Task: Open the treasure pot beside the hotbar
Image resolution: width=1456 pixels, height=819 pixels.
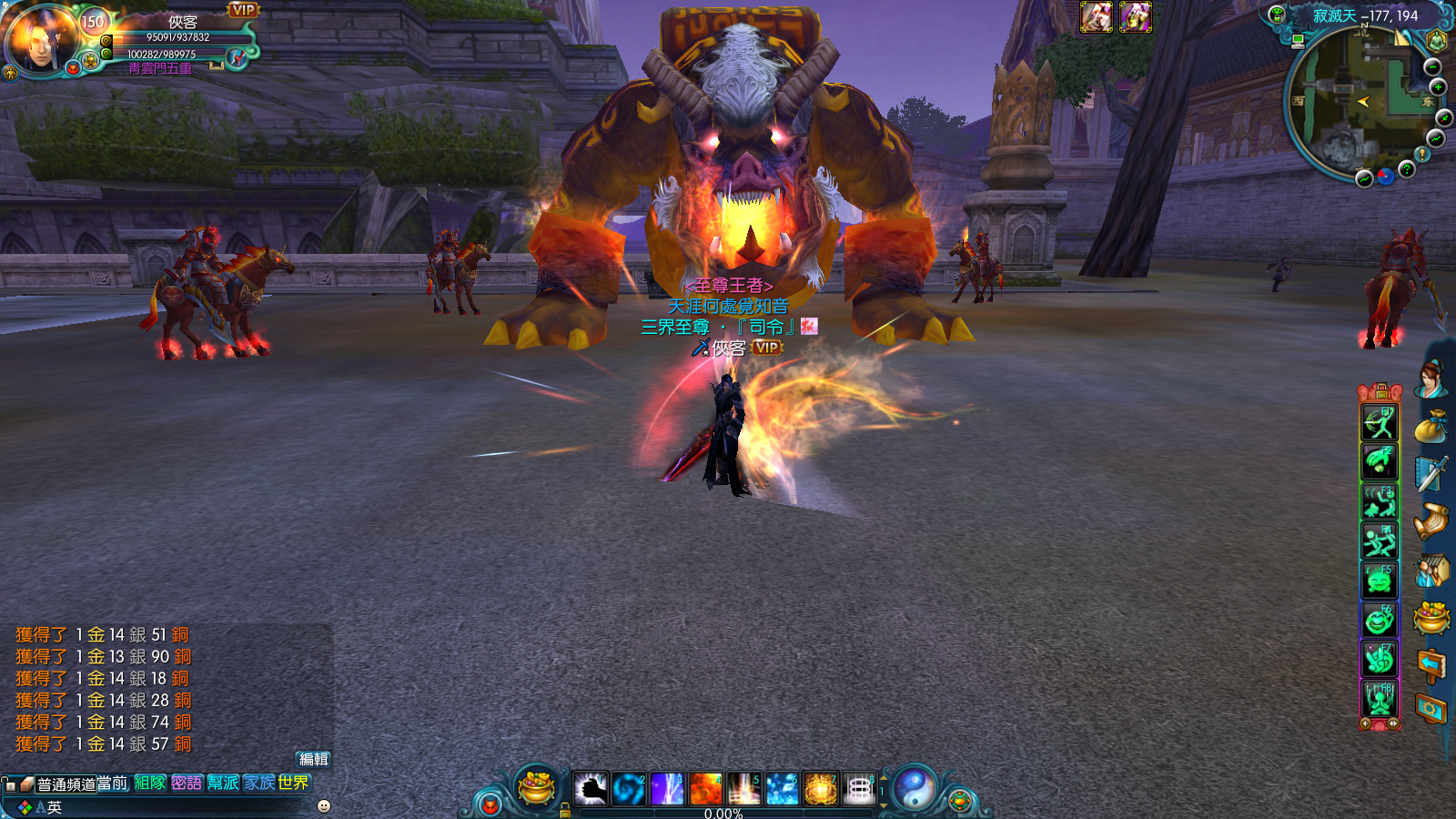Action: click(536, 787)
